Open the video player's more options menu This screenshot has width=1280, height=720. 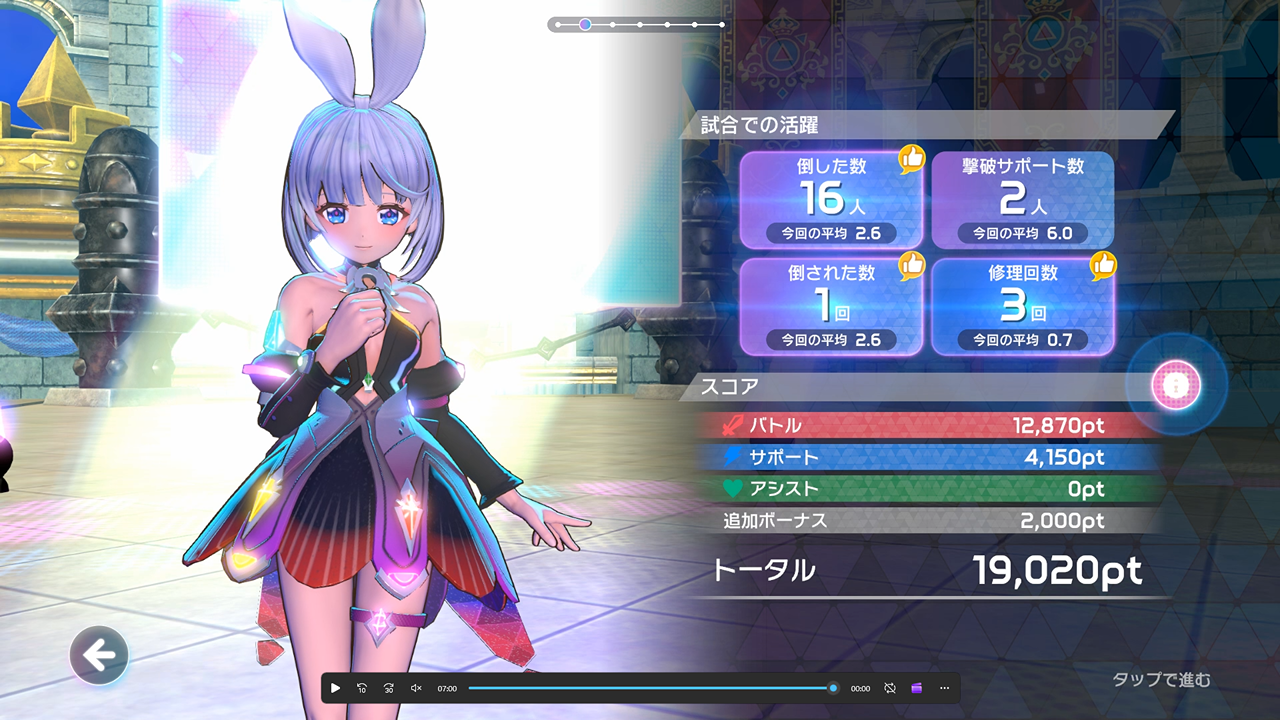[x=944, y=688]
